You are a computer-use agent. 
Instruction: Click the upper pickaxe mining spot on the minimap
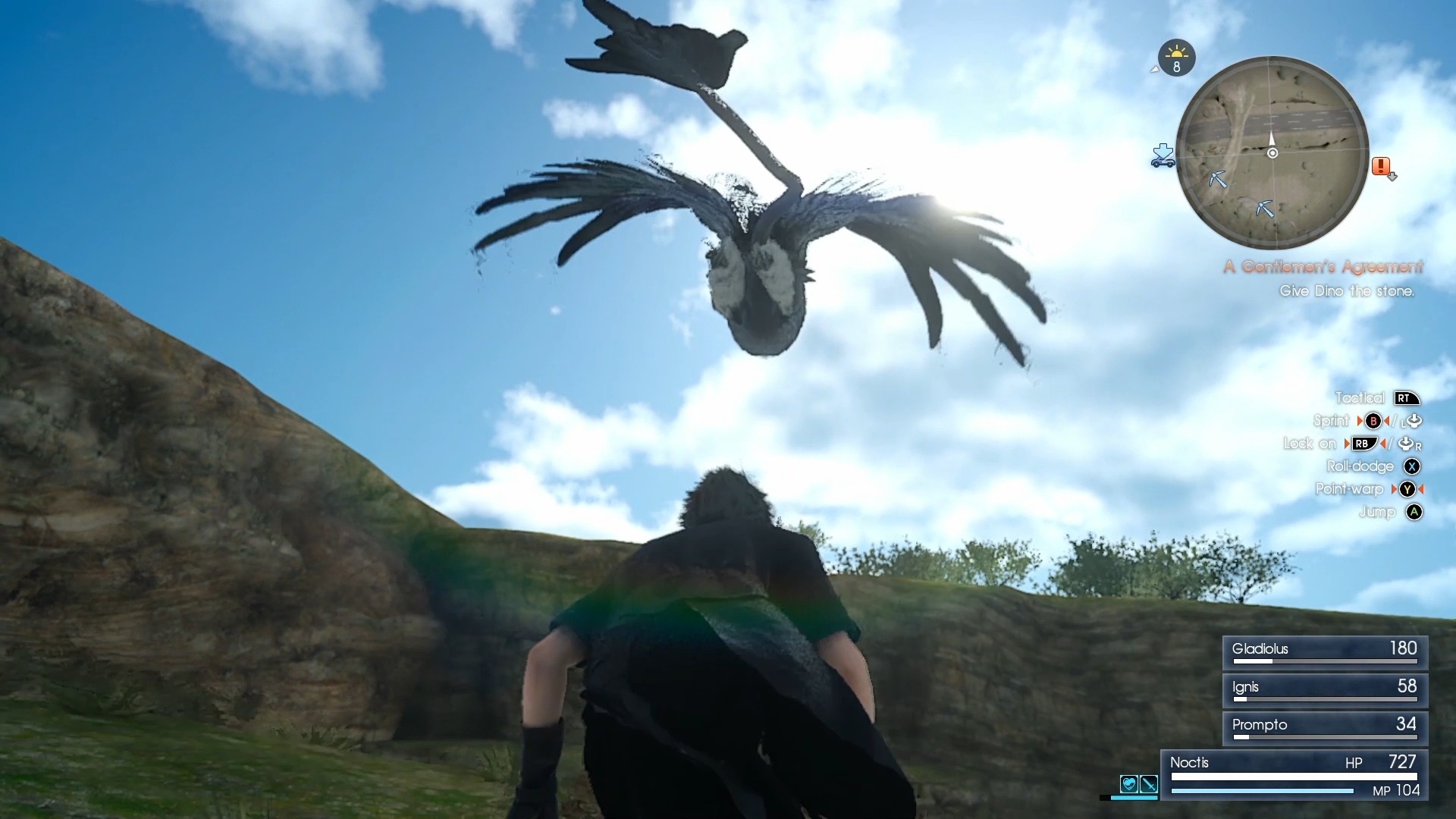[1218, 179]
